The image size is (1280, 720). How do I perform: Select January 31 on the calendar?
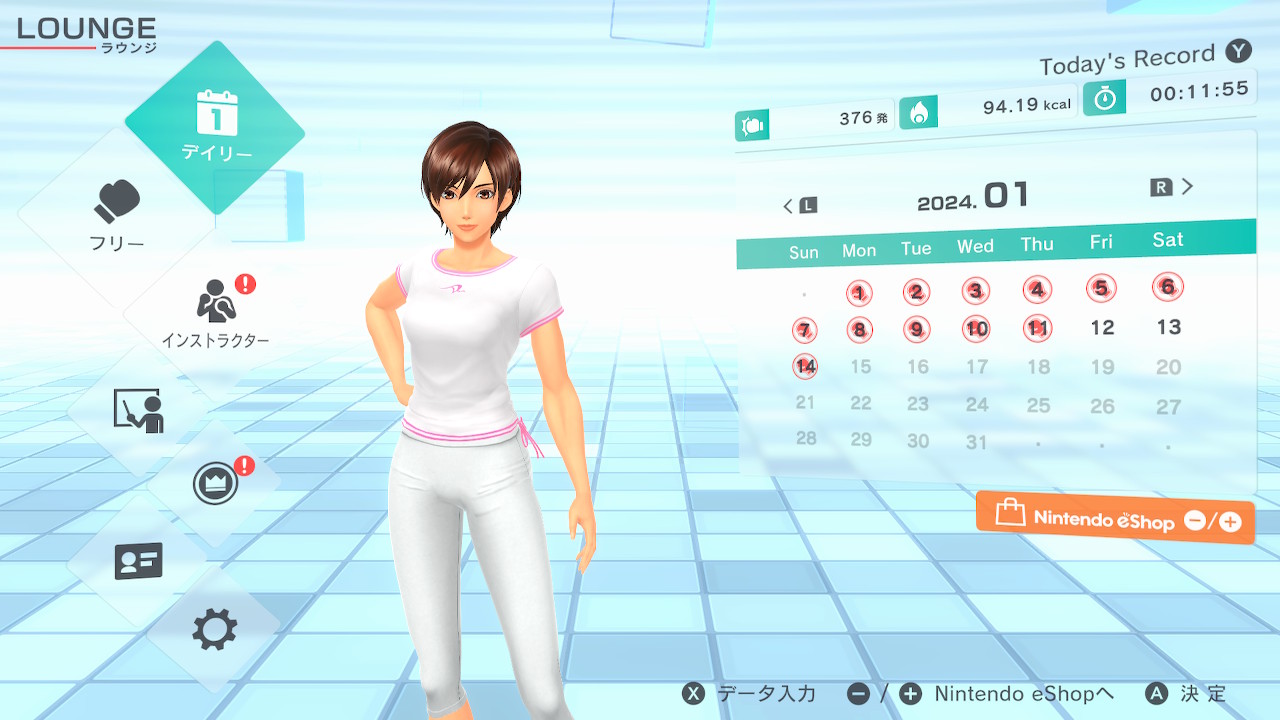(977, 441)
